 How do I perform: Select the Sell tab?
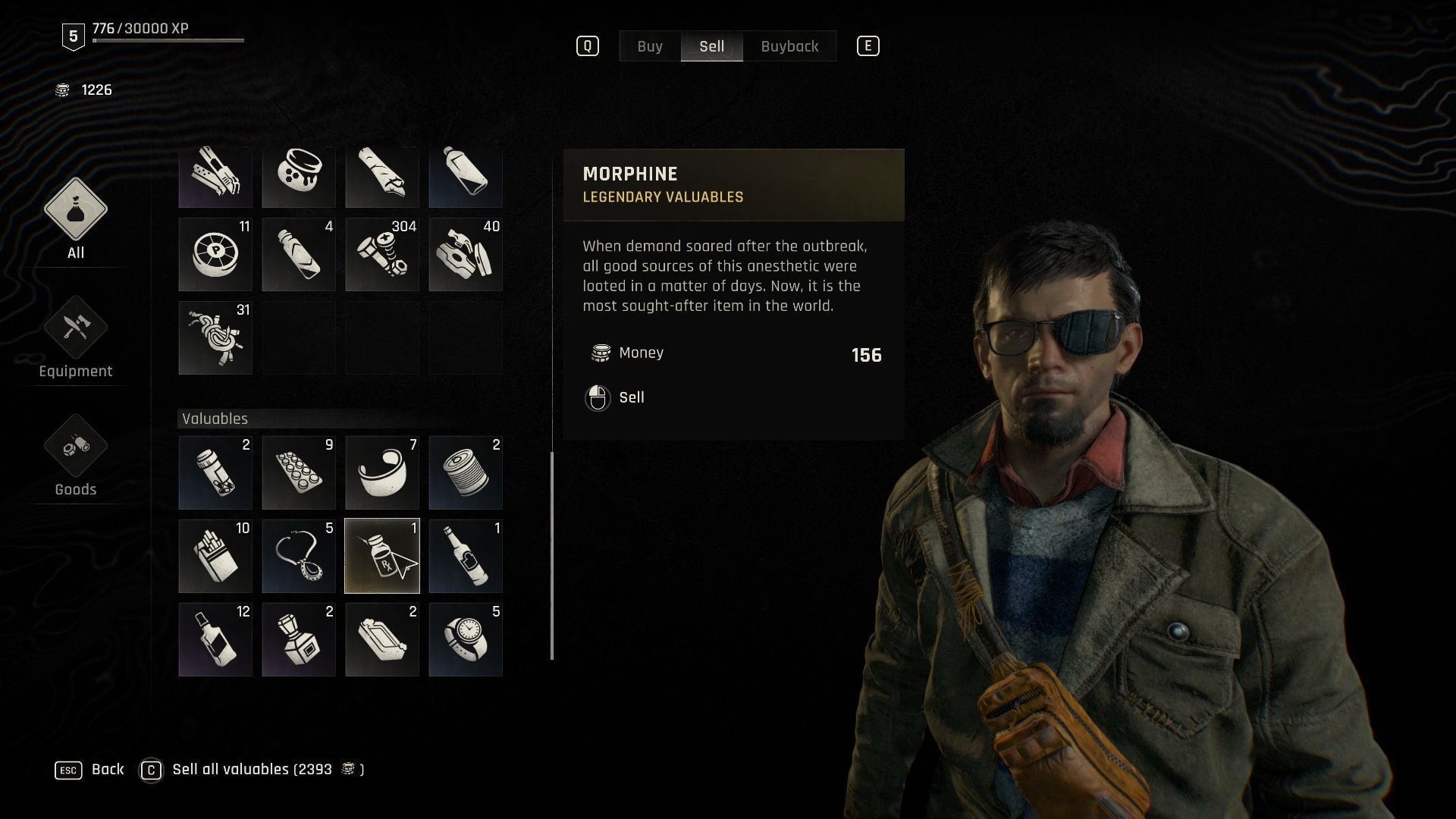coord(711,46)
